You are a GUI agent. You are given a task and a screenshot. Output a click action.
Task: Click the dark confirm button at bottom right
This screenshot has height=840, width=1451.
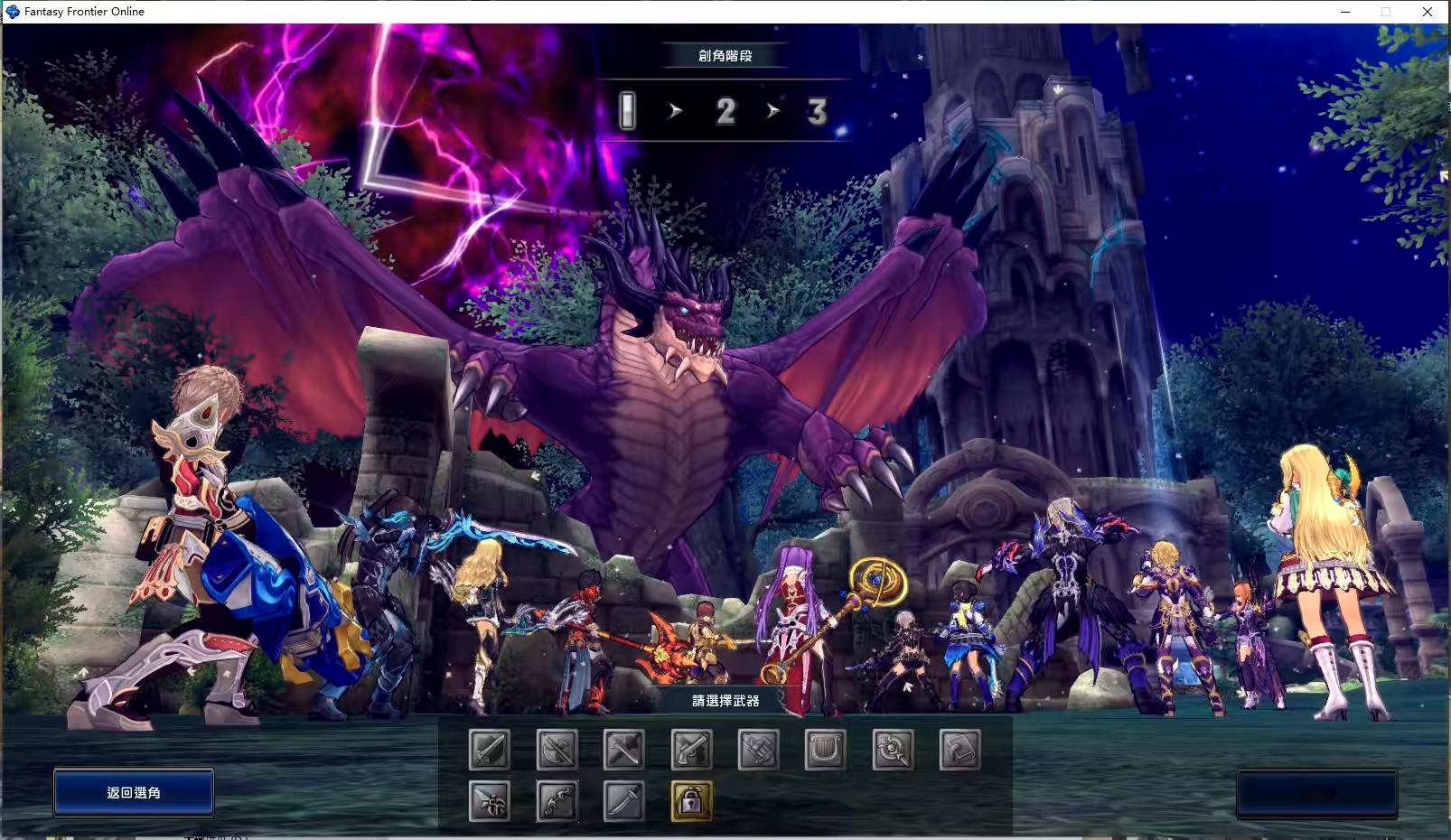pos(1317,792)
